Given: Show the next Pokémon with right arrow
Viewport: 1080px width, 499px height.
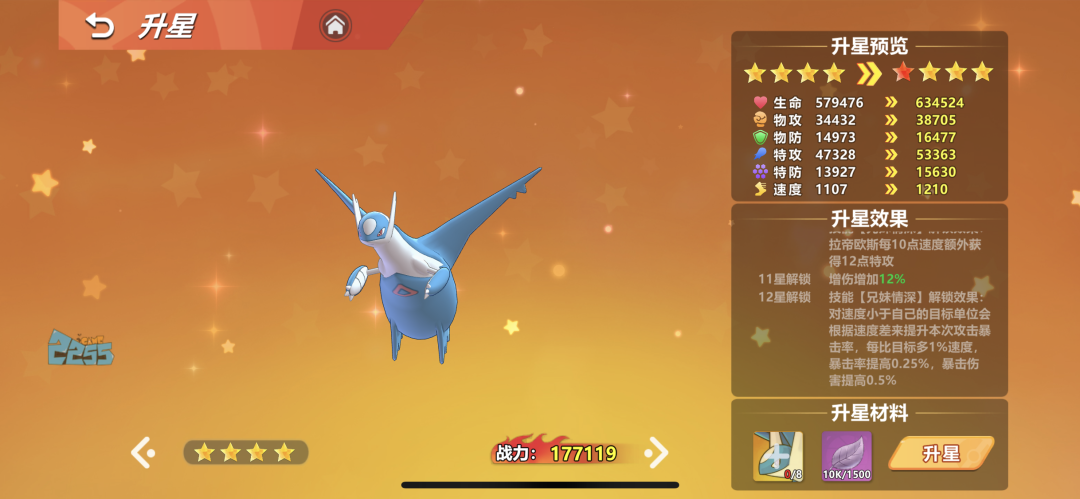Looking at the screenshot, I should 657,452.
